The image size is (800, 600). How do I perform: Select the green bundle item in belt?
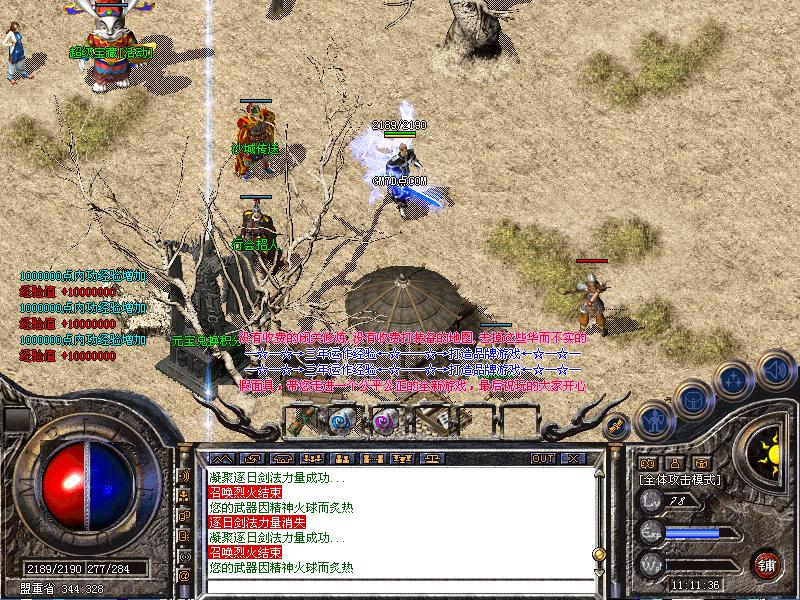300,421
